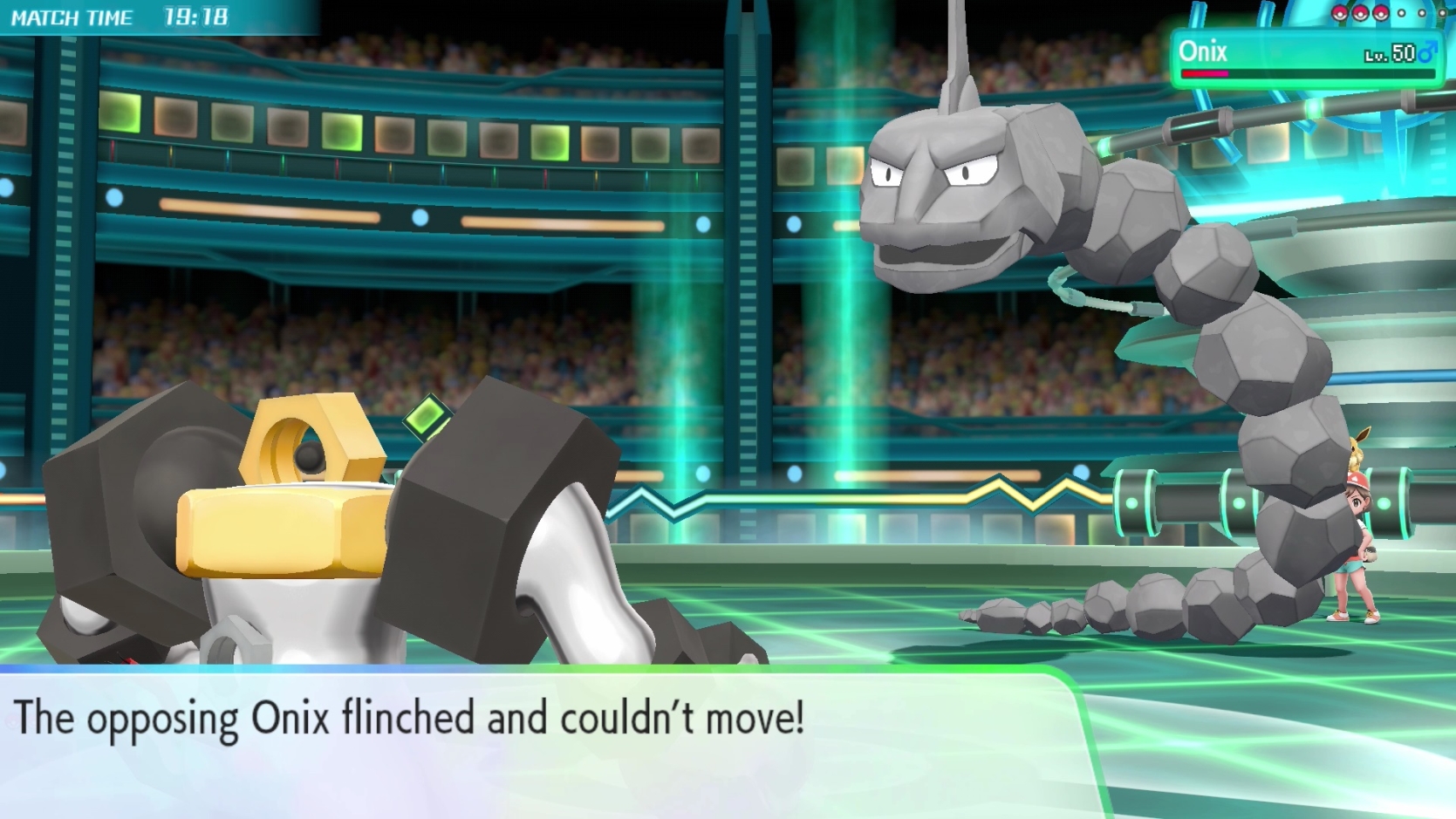
Task: Click the flinch message text to advance dialogue
Action: point(410,719)
